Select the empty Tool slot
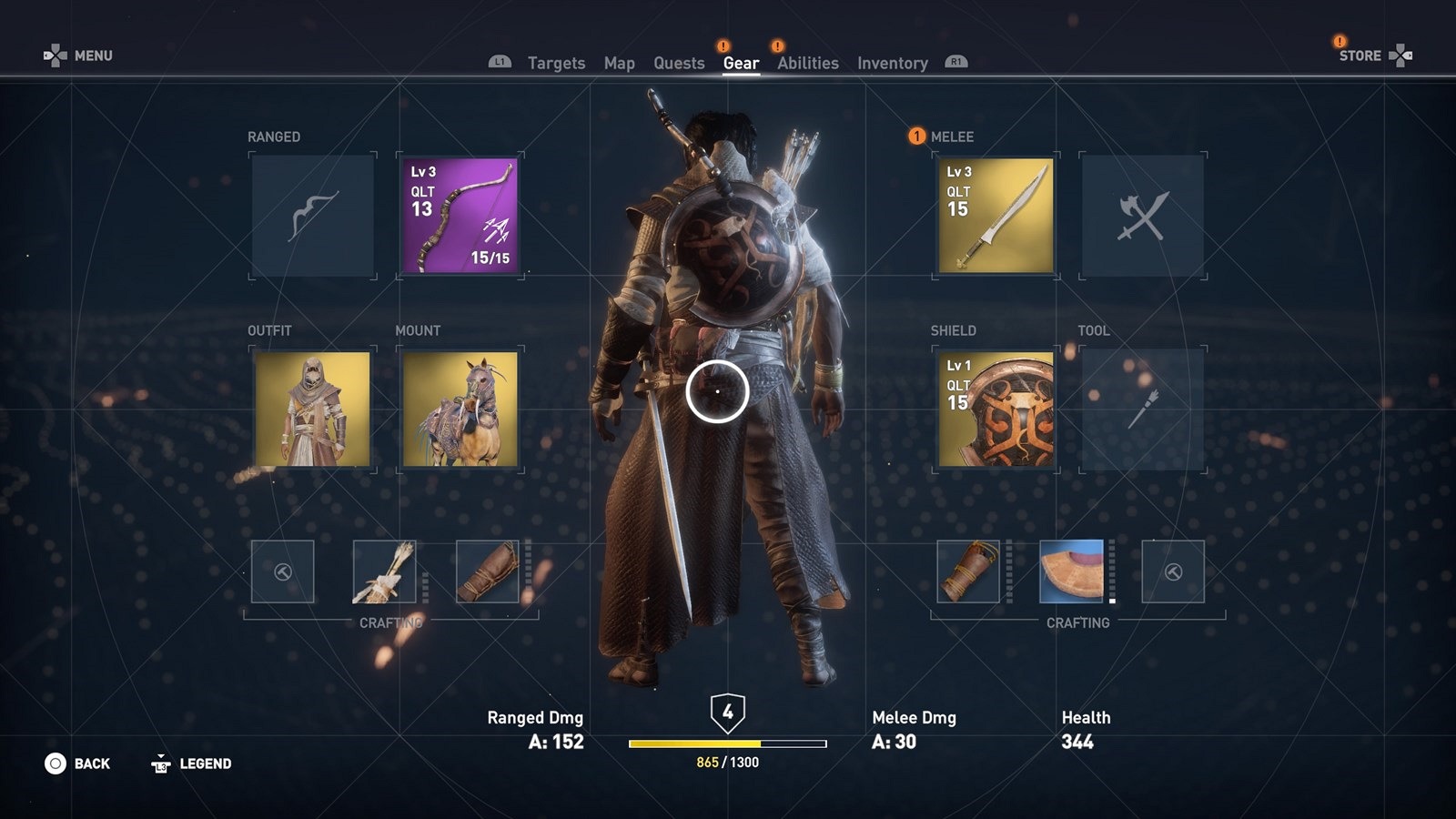The image size is (1456, 819). pyautogui.click(x=1143, y=409)
